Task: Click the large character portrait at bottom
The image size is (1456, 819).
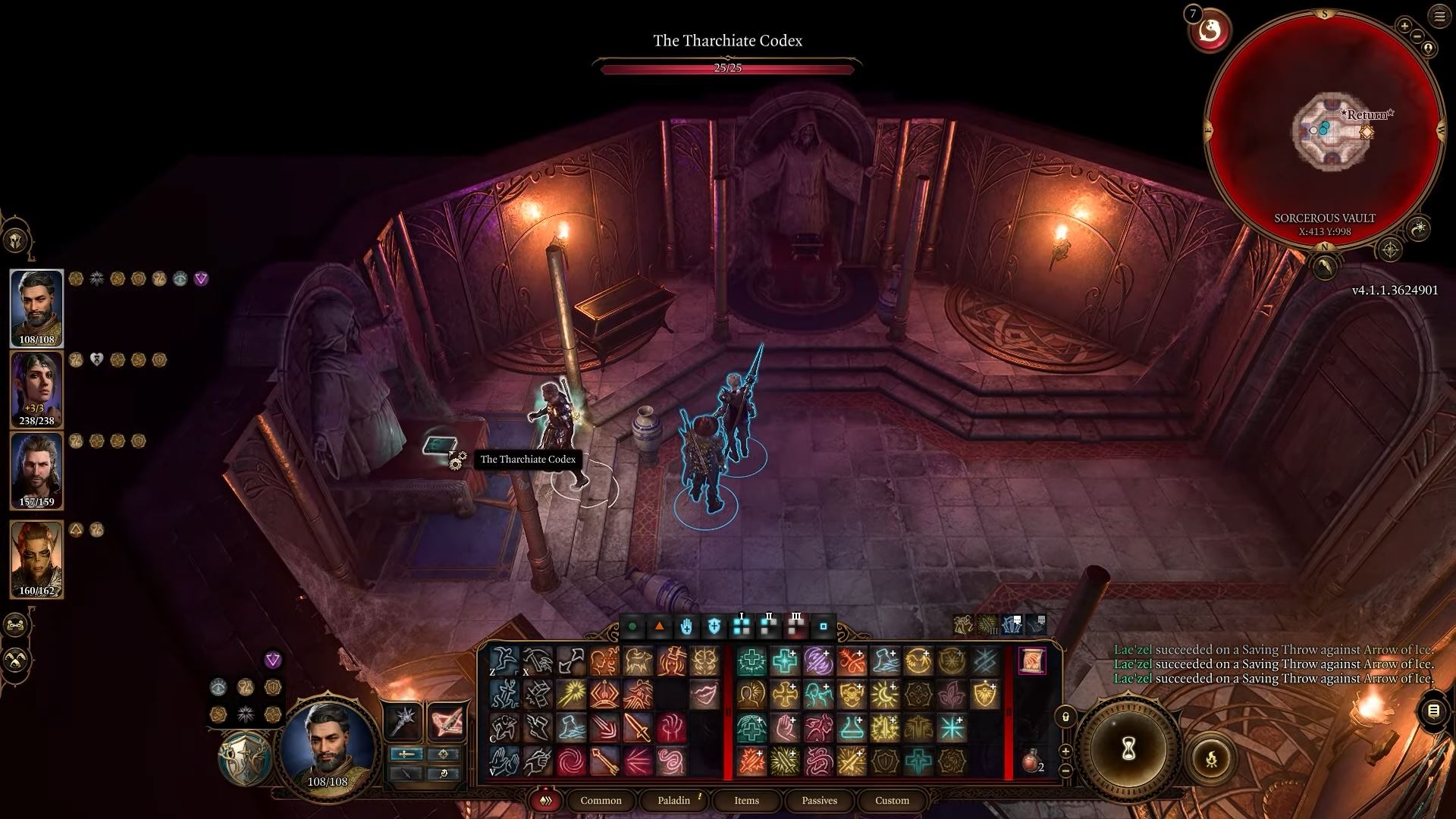Action: pyautogui.click(x=328, y=746)
